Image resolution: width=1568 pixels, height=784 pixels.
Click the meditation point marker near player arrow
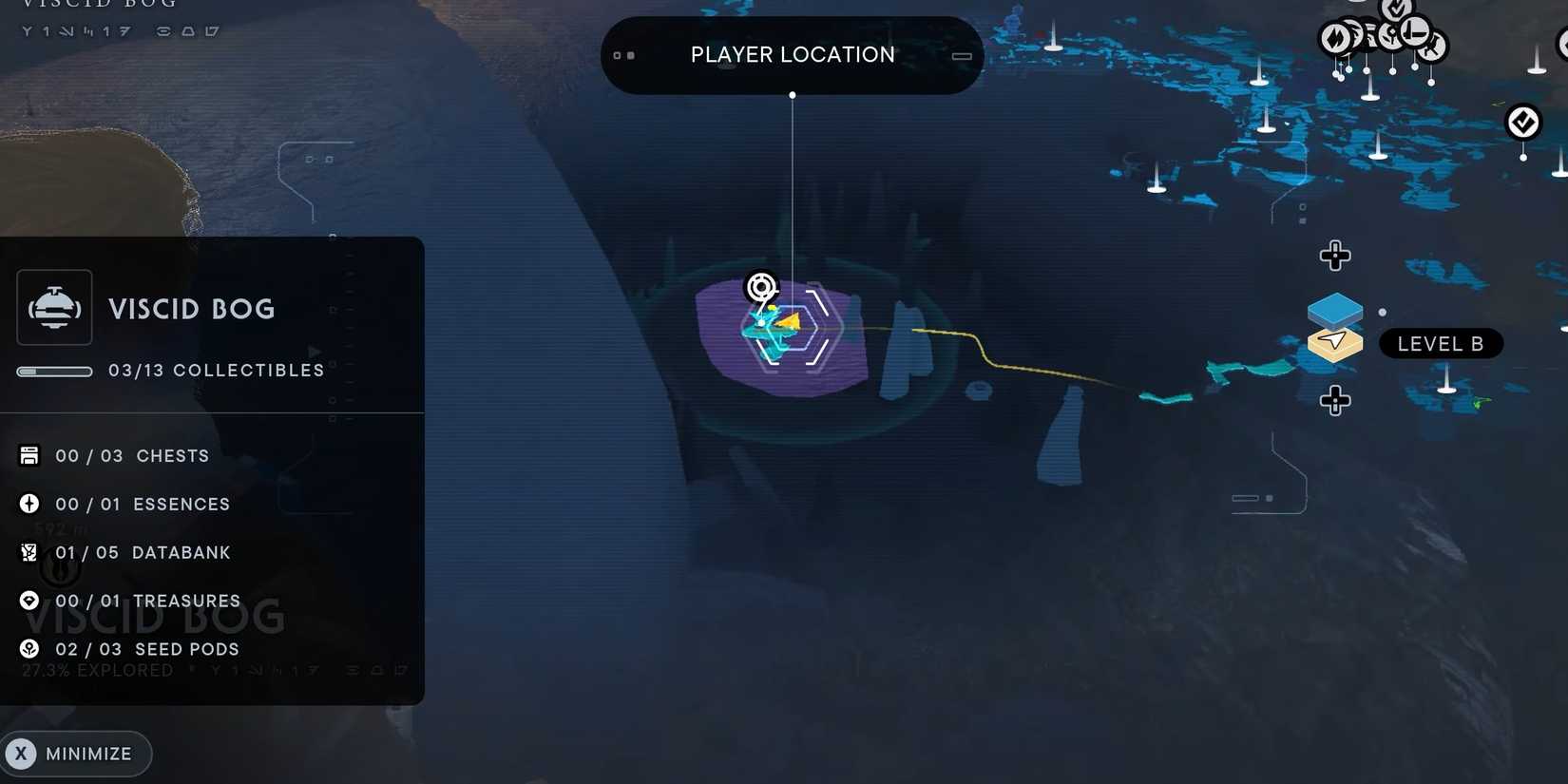click(760, 287)
